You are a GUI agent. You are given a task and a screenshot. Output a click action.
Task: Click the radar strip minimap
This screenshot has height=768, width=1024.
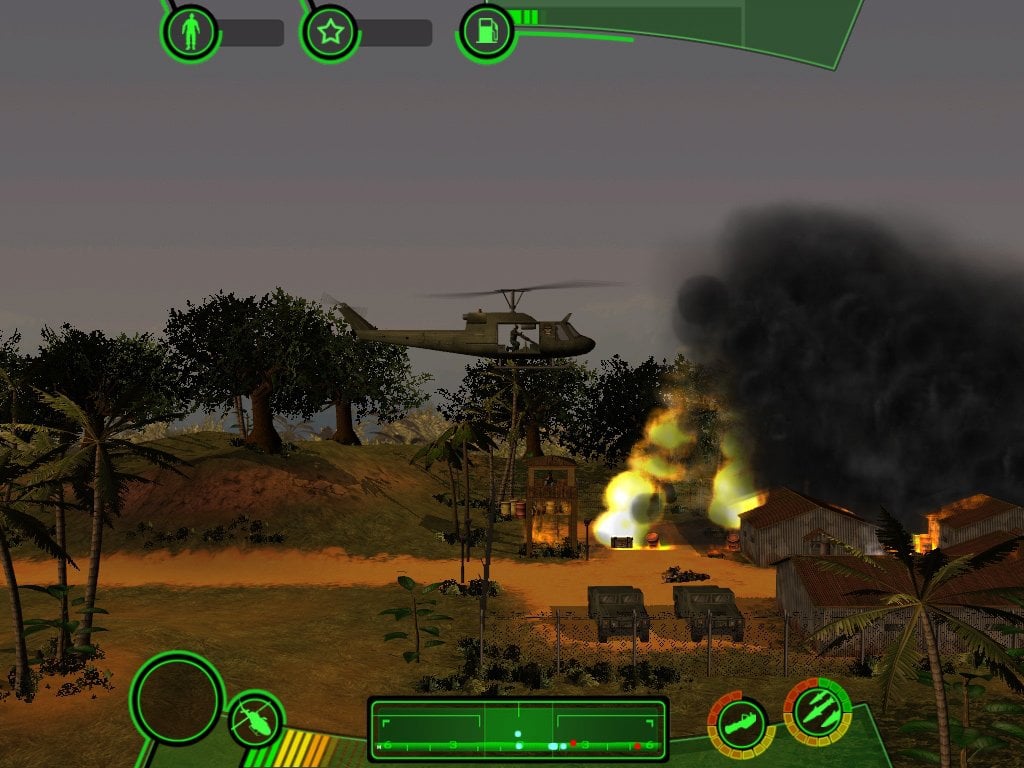pyautogui.click(x=518, y=729)
